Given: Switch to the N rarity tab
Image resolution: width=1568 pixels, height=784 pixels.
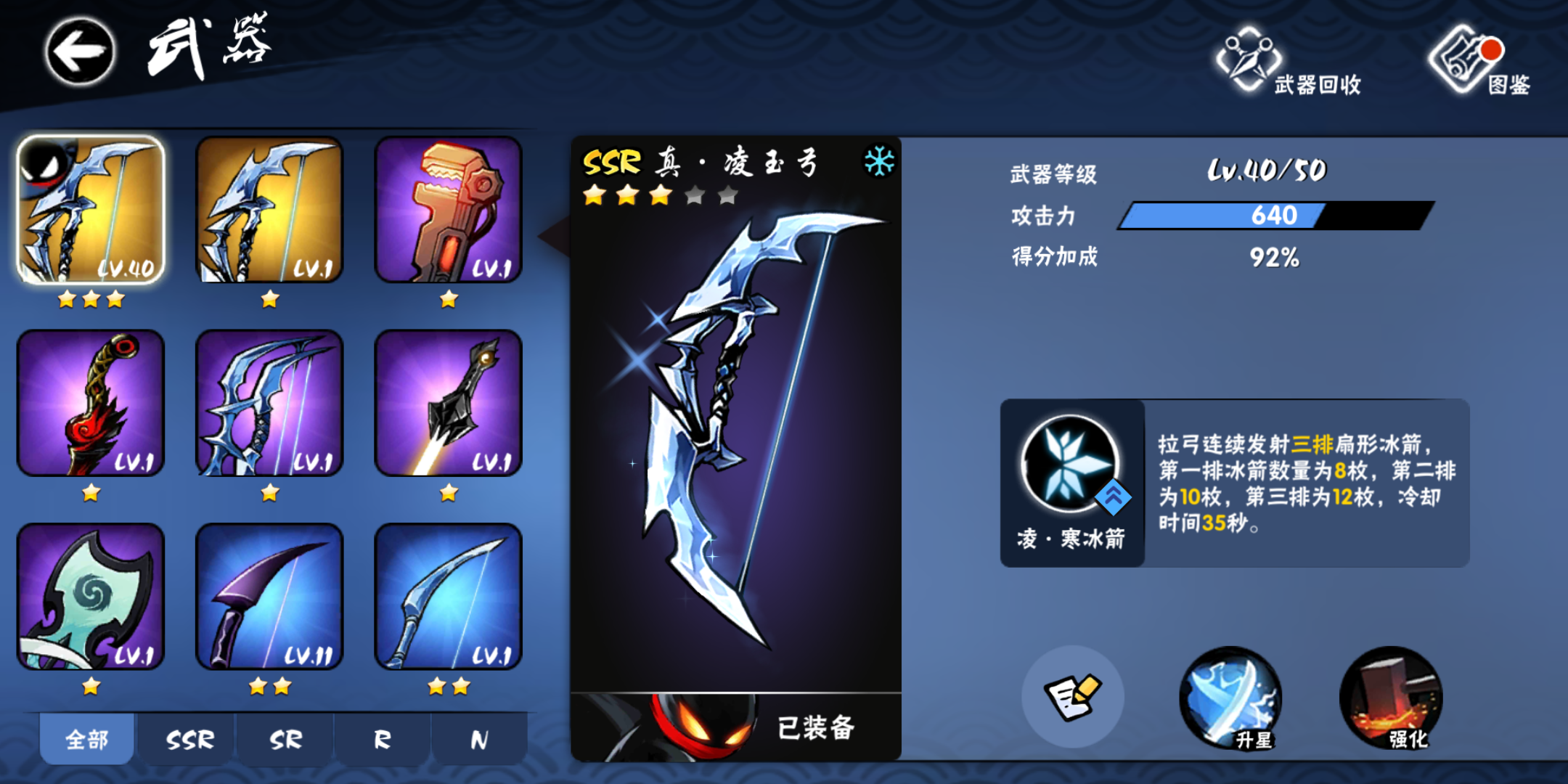Looking at the screenshot, I should pos(478,738).
